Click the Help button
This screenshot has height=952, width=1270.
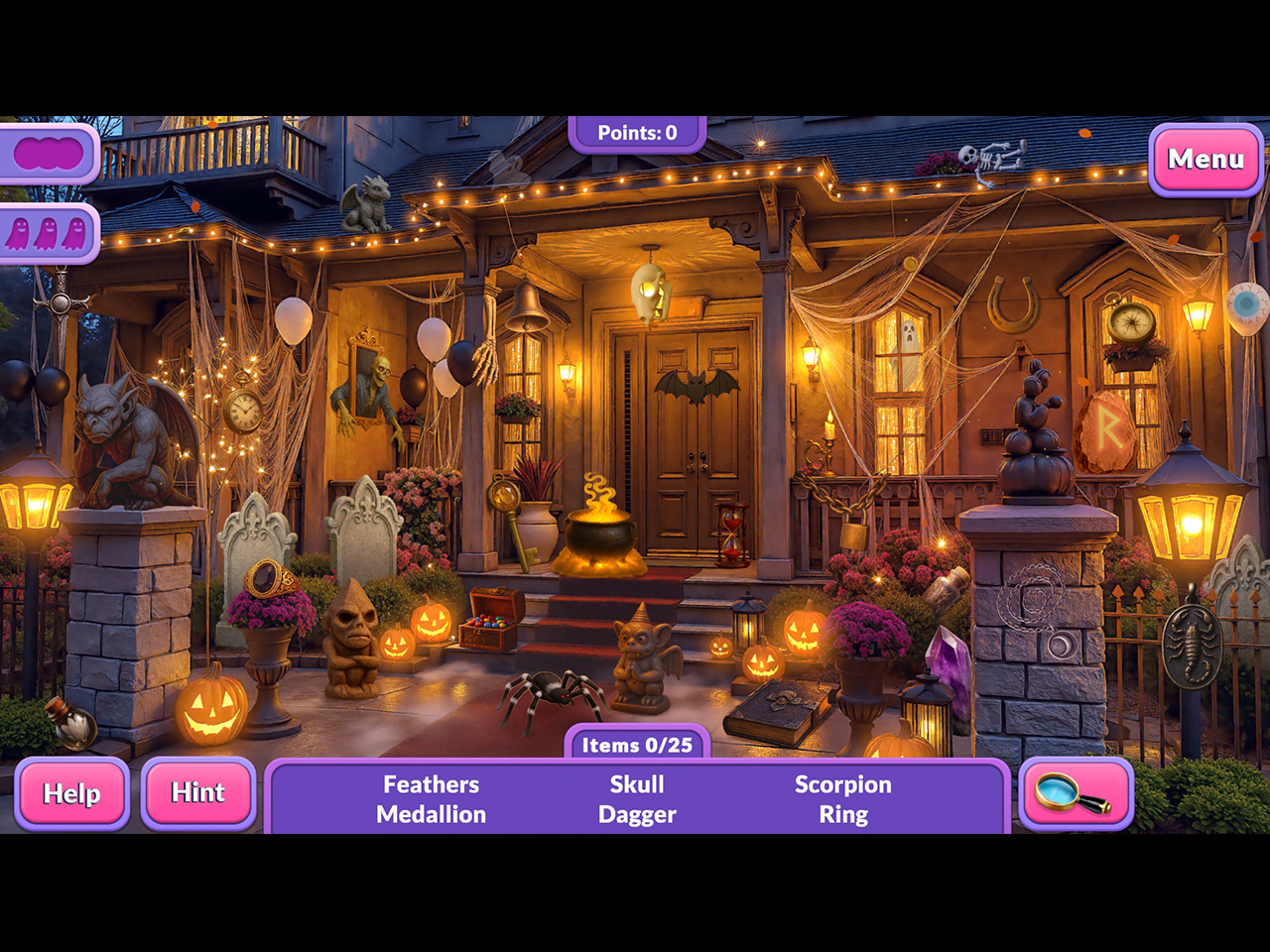pyautogui.click(x=71, y=793)
